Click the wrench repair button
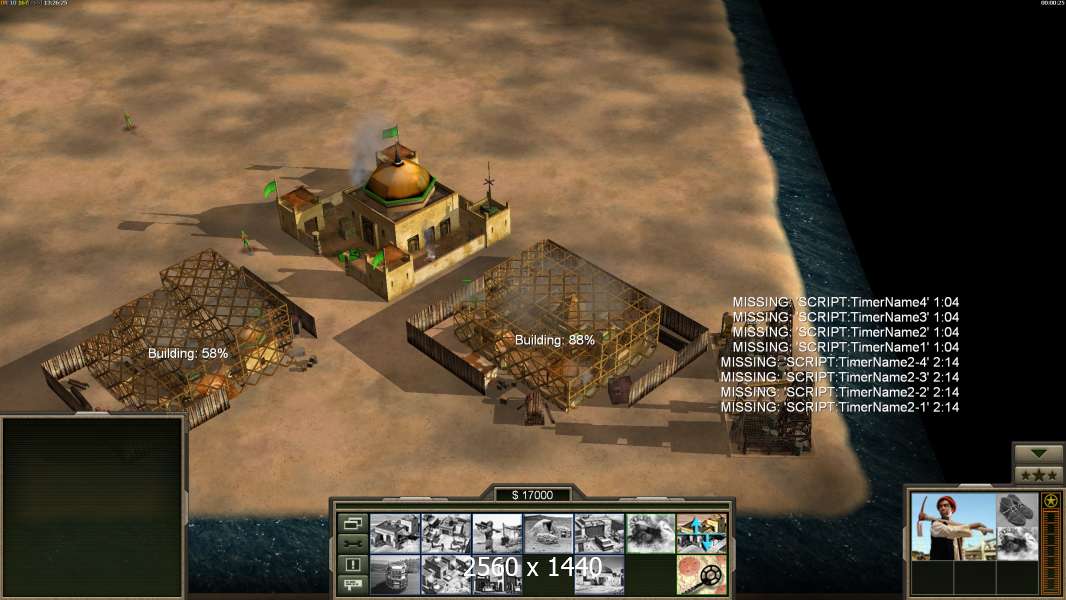The height and width of the screenshot is (600, 1066). [352, 543]
